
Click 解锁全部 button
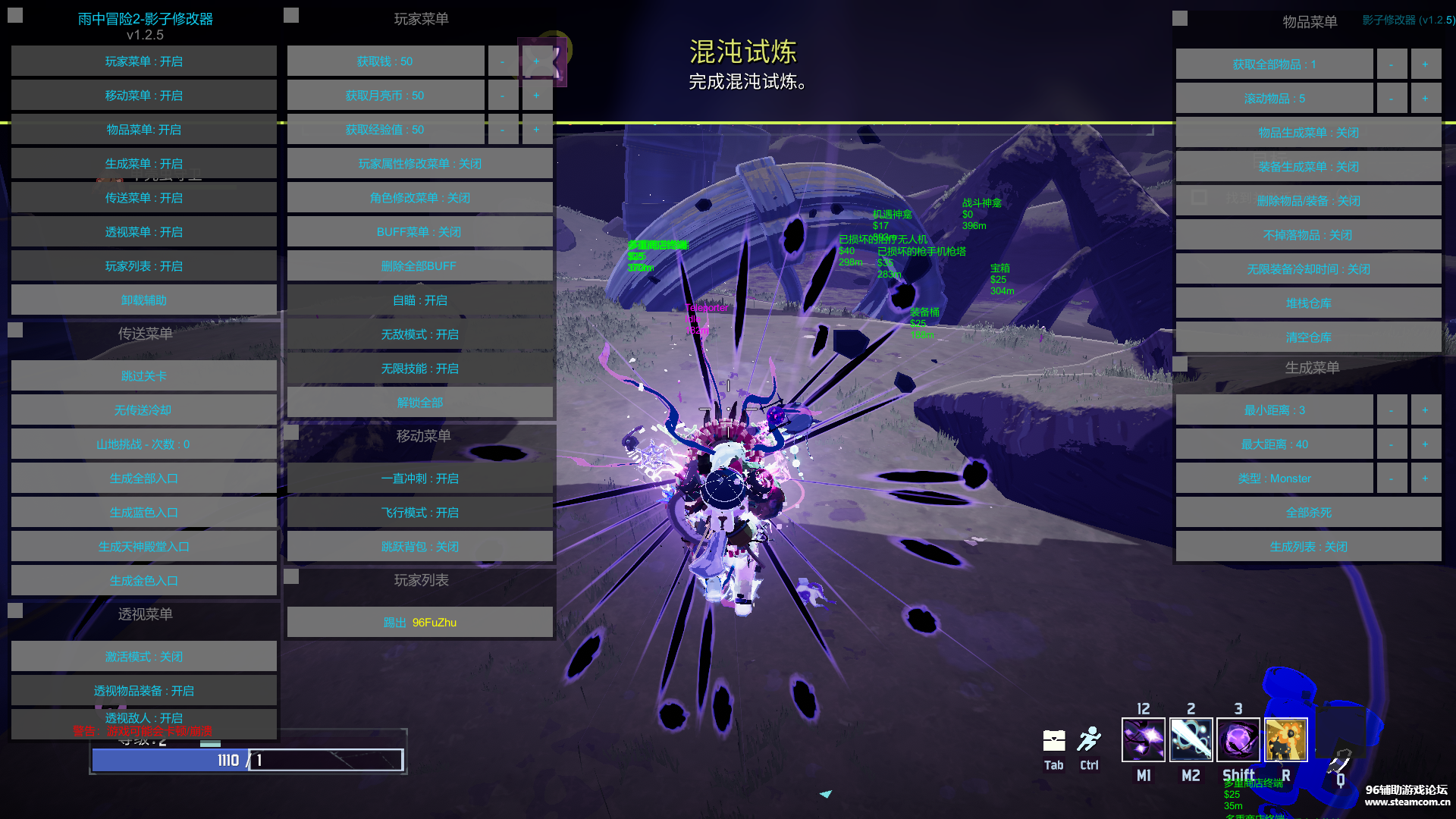coord(419,403)
